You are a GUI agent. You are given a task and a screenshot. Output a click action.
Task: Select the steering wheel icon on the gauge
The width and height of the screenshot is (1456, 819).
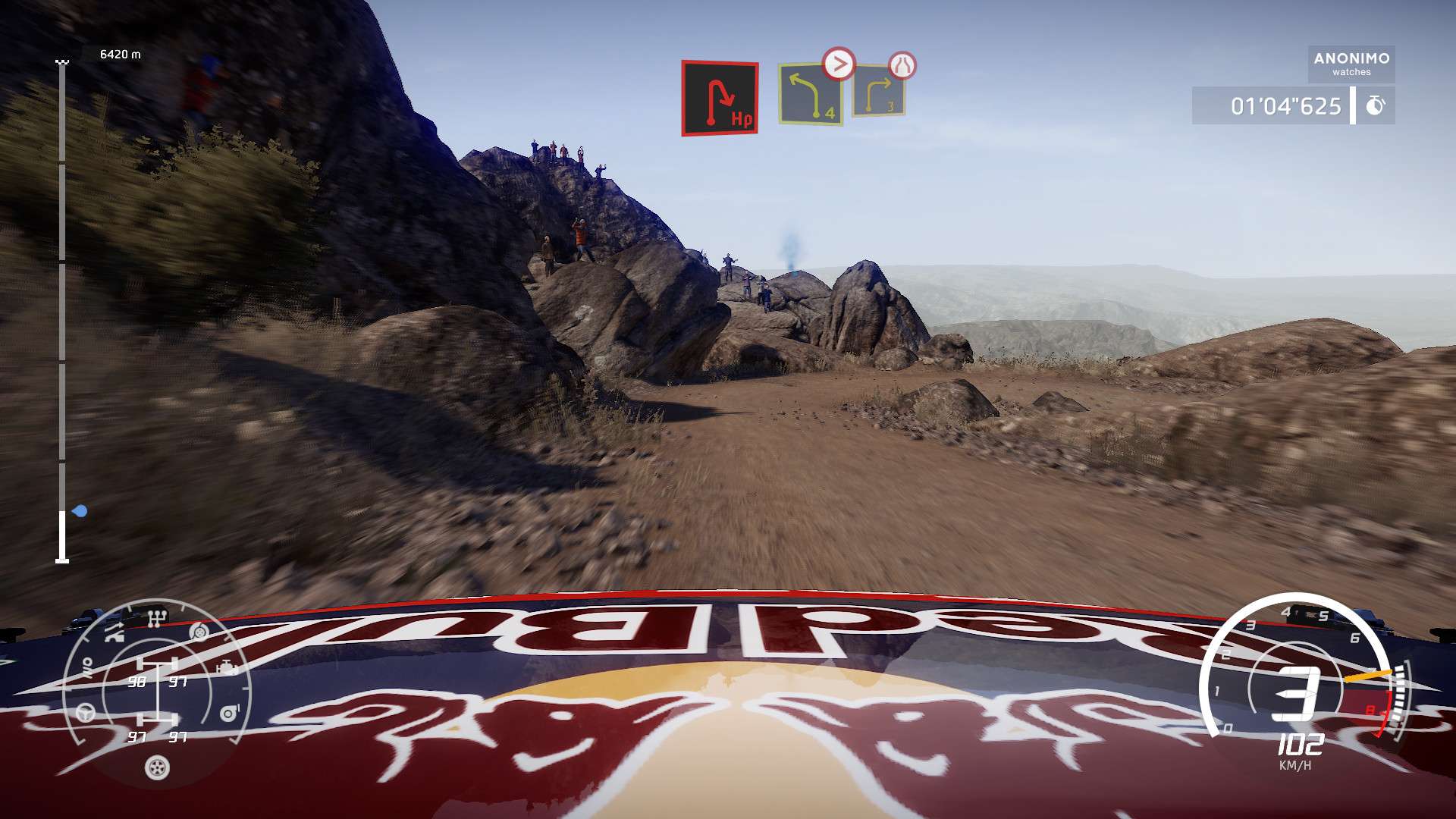86,712
